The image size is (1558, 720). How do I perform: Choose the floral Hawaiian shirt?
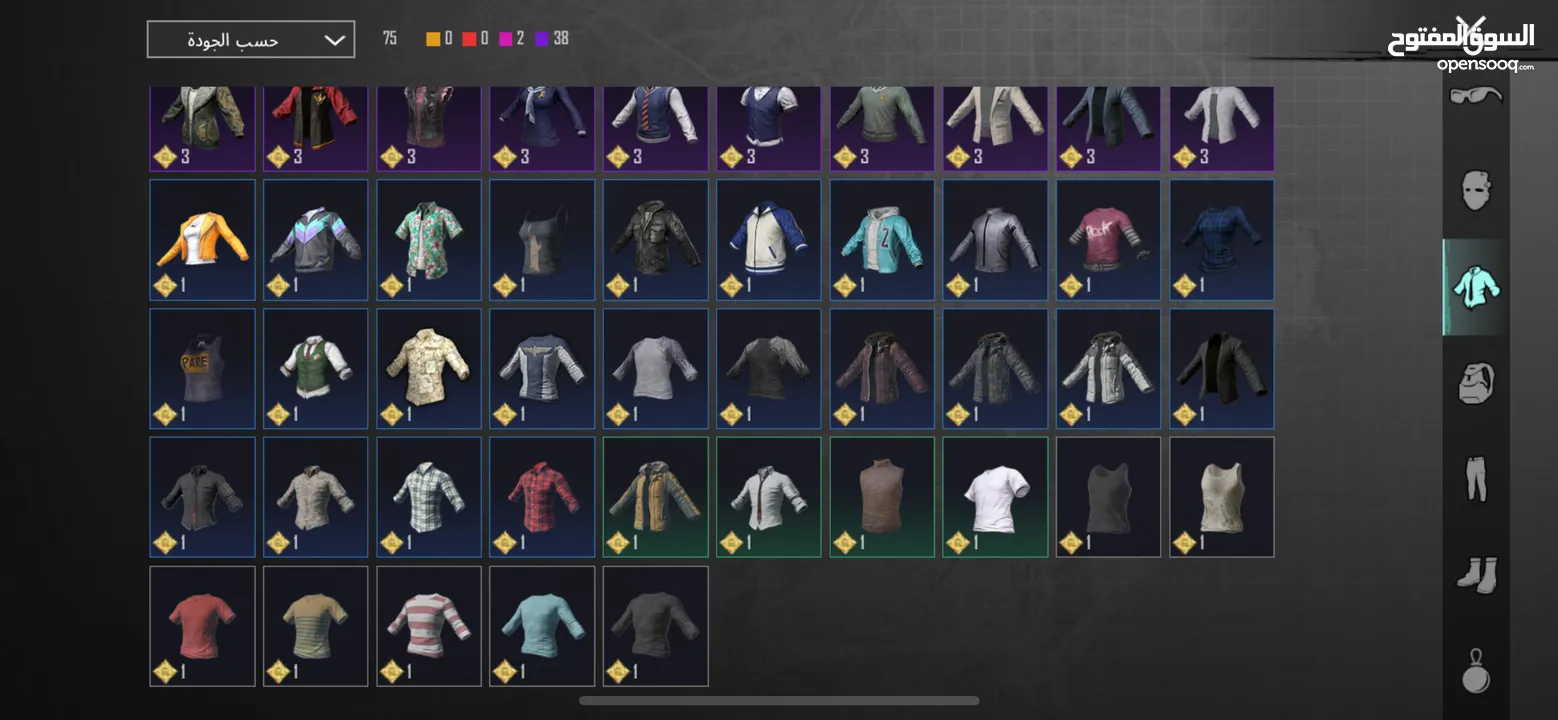pos(428,239)
